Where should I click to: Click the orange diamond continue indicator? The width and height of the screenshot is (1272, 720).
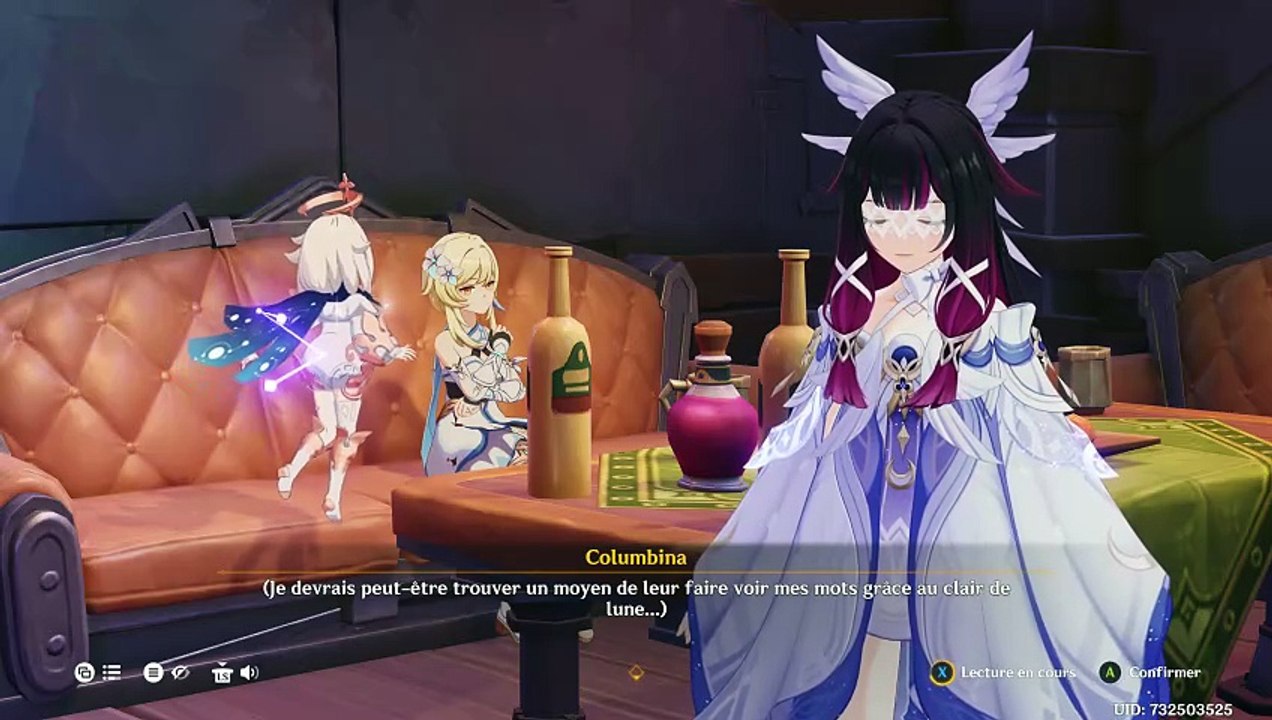(635, 672)
